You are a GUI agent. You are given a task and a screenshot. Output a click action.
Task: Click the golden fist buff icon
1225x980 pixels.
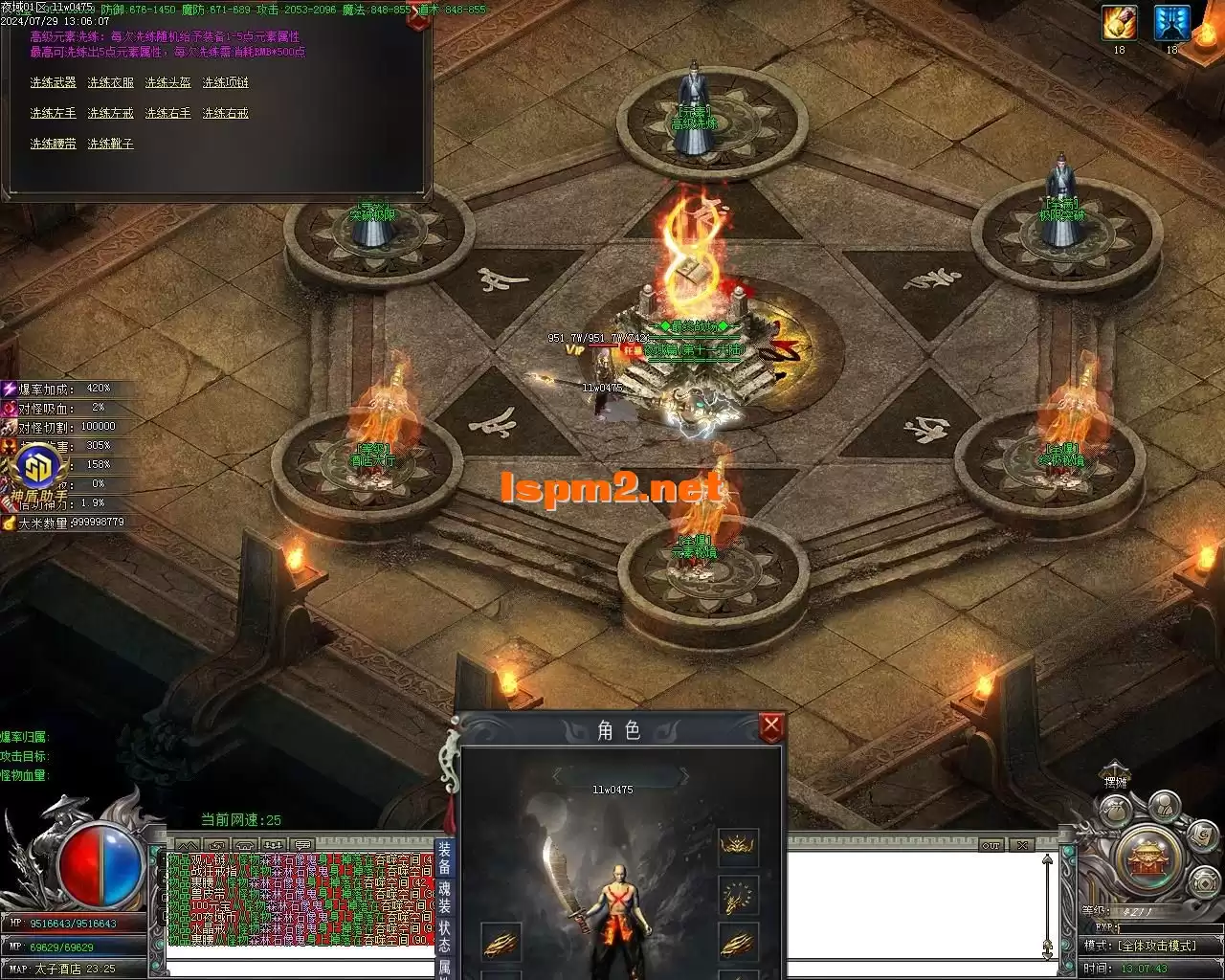tap(1118, 23)
